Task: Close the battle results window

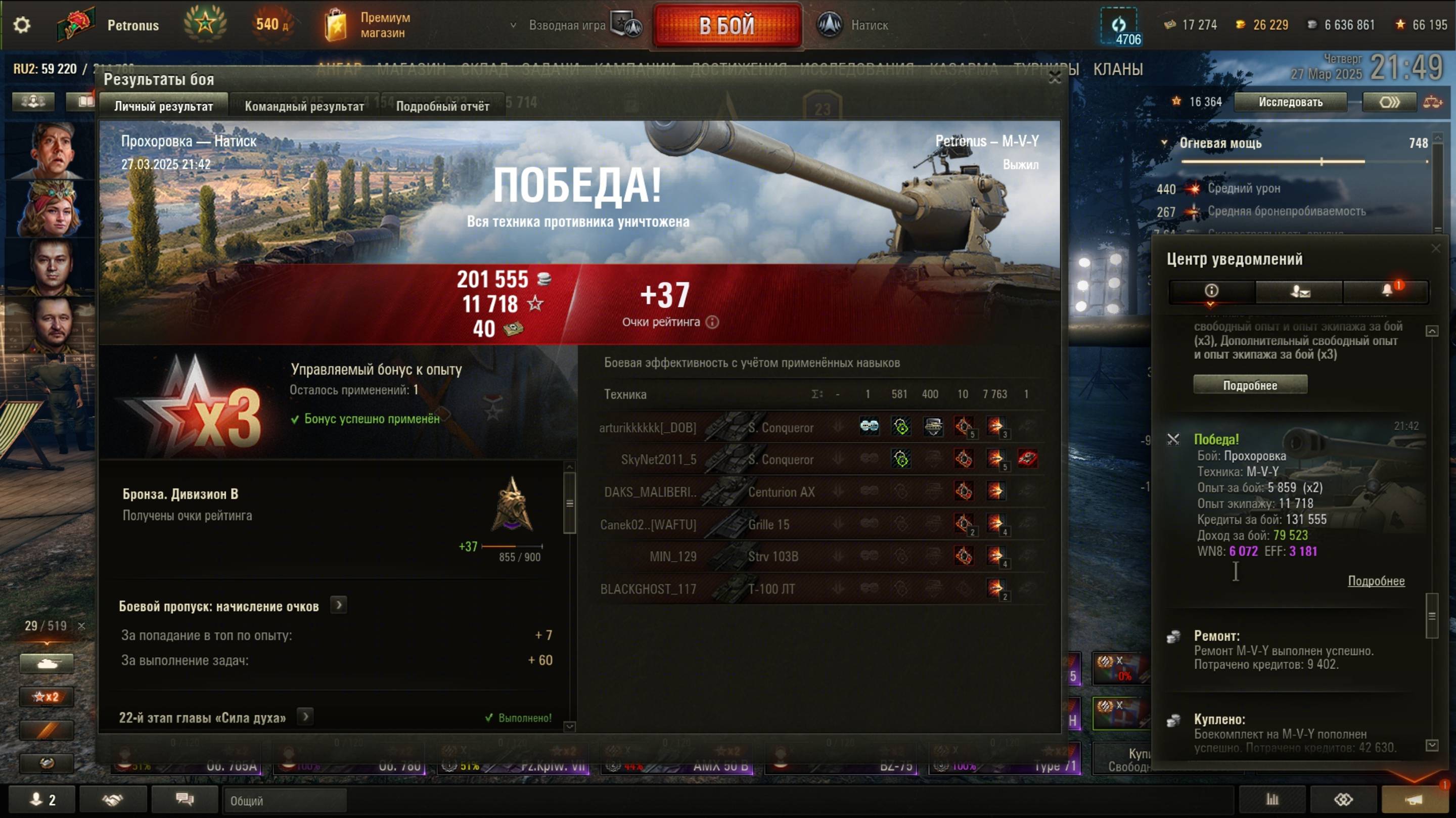Action: click(x=1054, y=78)
